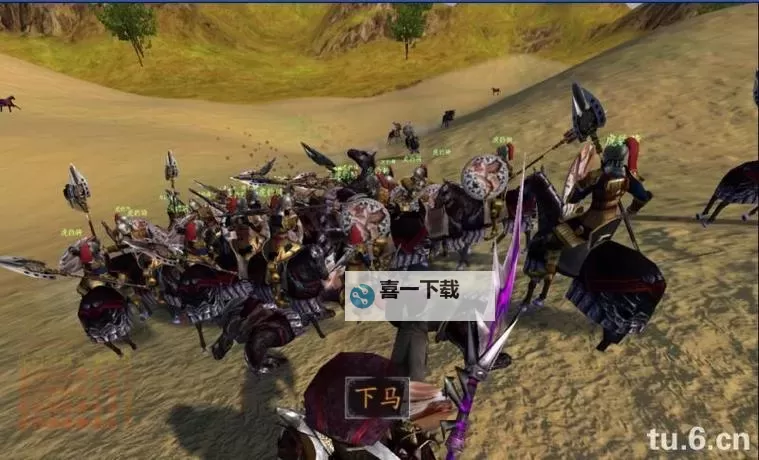Open the 喜一下载 overlay banner
Viewport: 759px width, 460px height.
point(420,295)
